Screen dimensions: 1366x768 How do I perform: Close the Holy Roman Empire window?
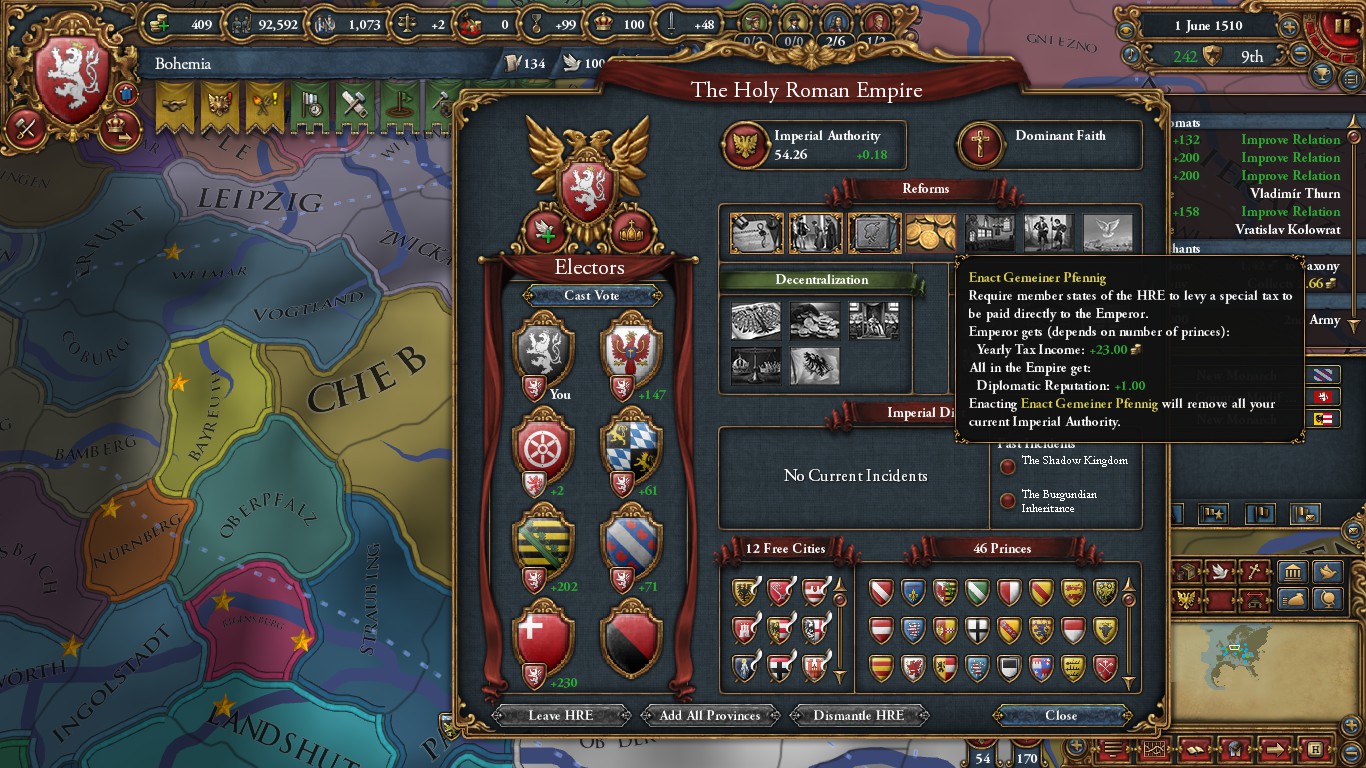(x=1061, y=715)
